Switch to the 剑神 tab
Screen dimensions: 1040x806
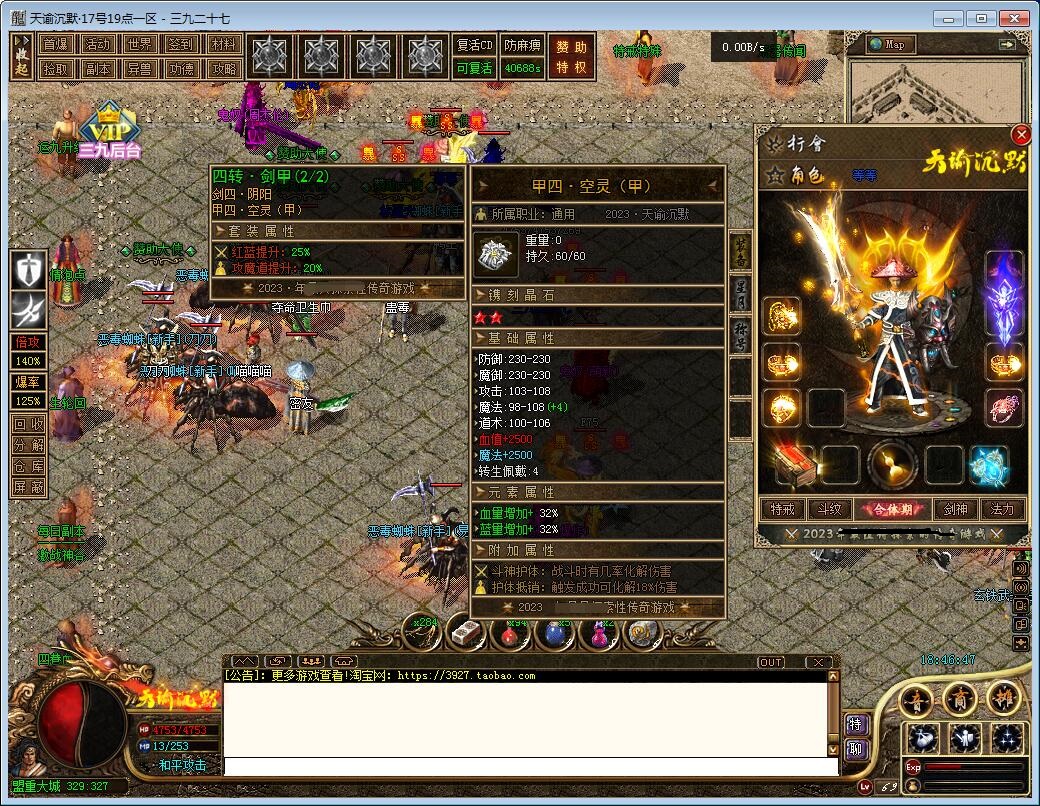957,509
